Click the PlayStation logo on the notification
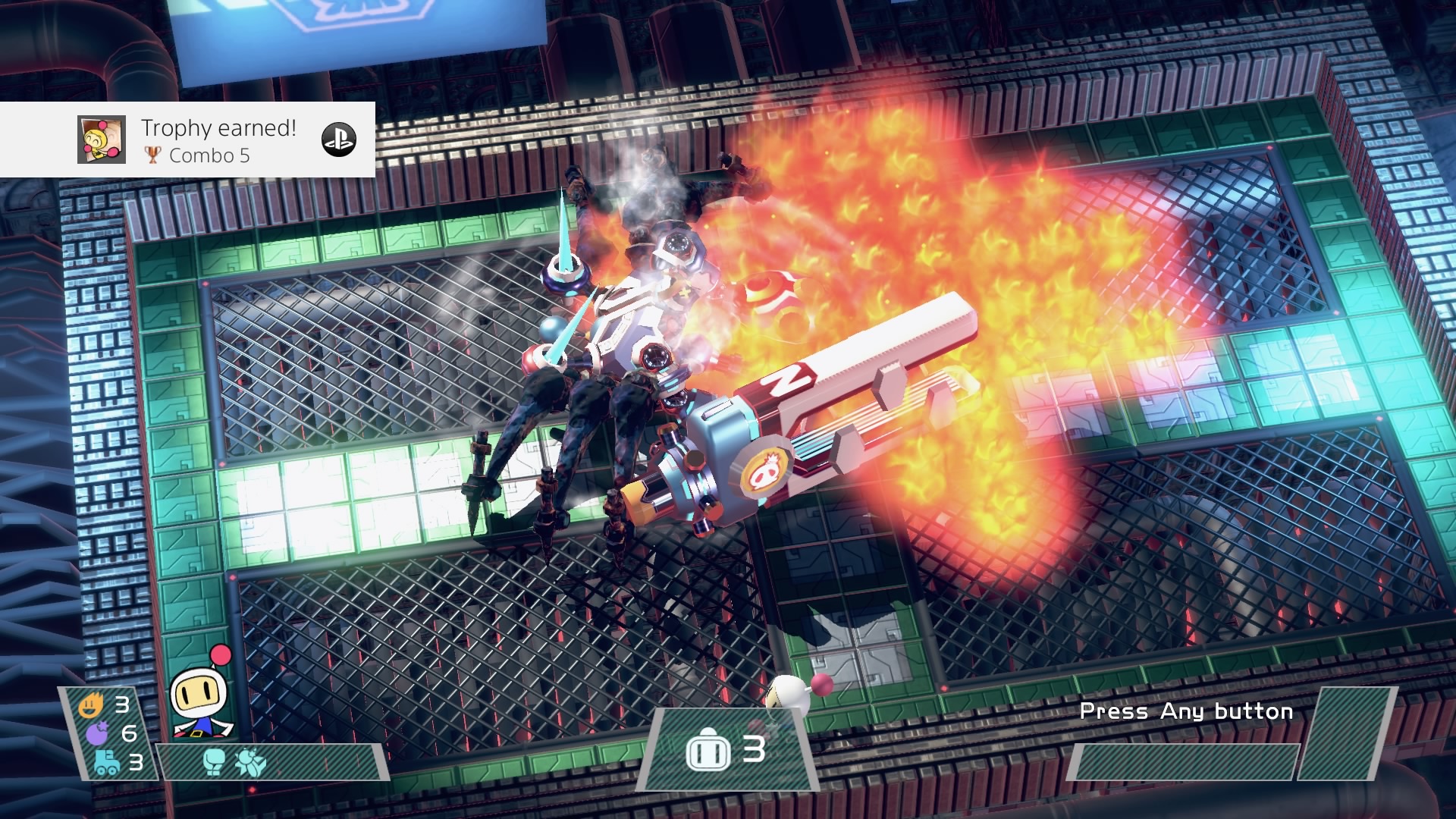Viewport: 1456px width, 819px height. pyautogui.click(x=339, y=140)
